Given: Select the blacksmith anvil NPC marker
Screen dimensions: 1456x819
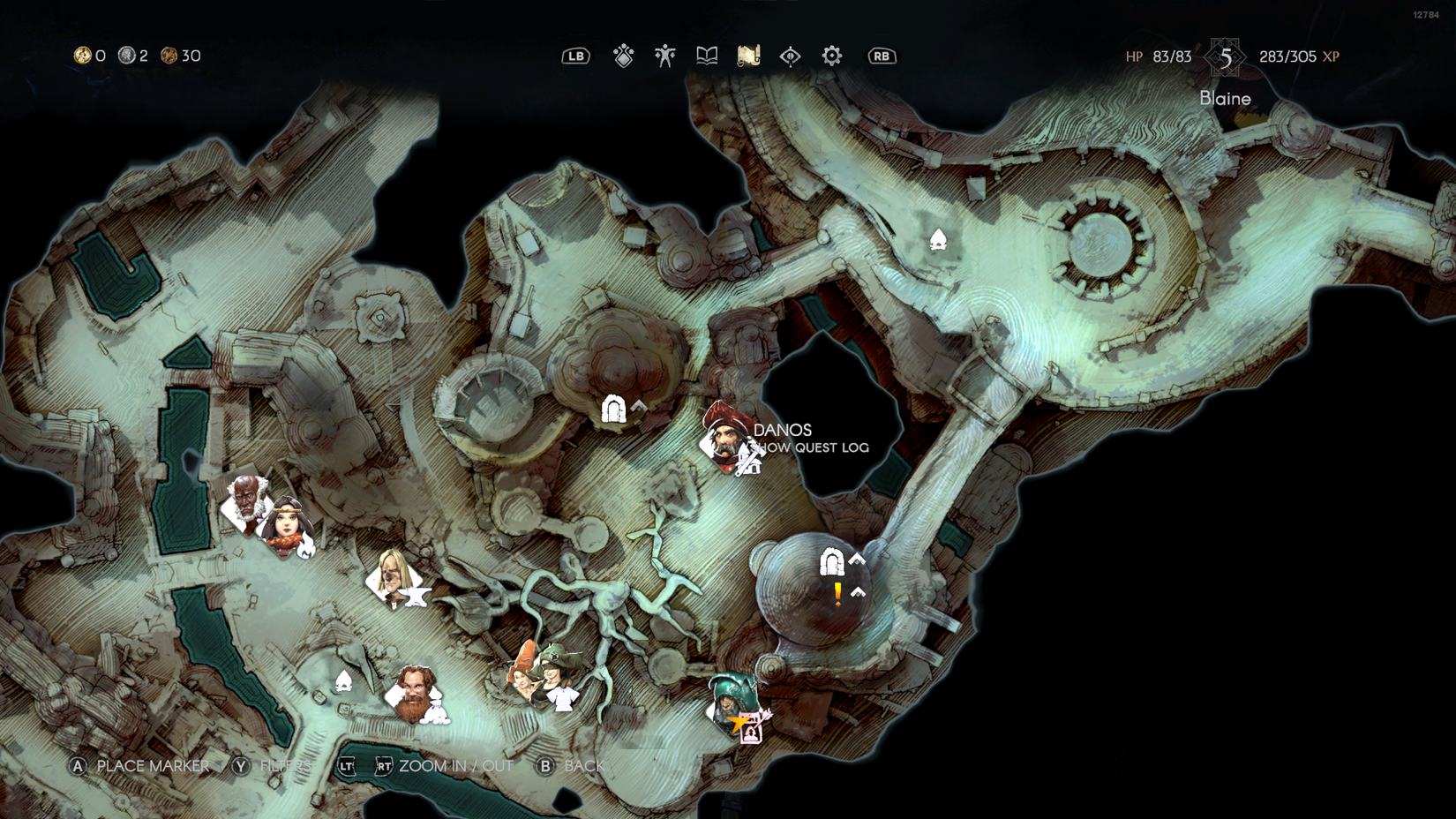Looking at the screenshot, I should tap(392, 577).
